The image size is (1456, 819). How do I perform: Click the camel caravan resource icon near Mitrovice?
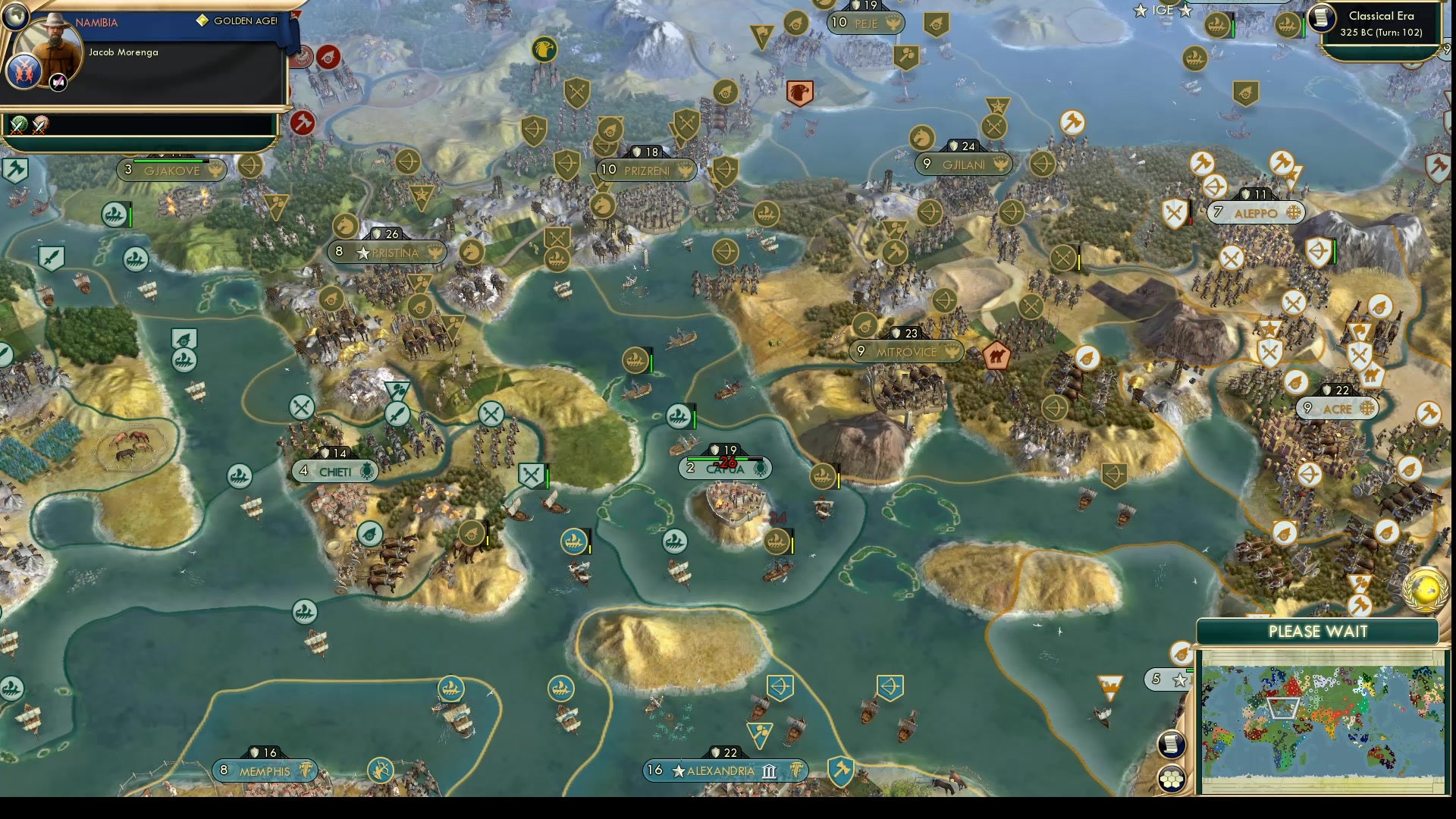pos(996,355)
